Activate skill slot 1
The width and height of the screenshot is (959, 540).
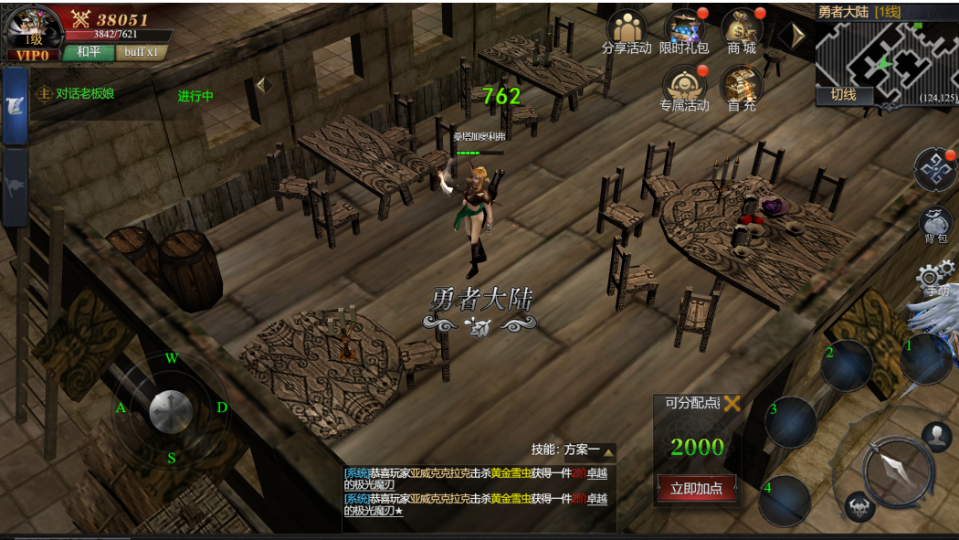point(926,359)
